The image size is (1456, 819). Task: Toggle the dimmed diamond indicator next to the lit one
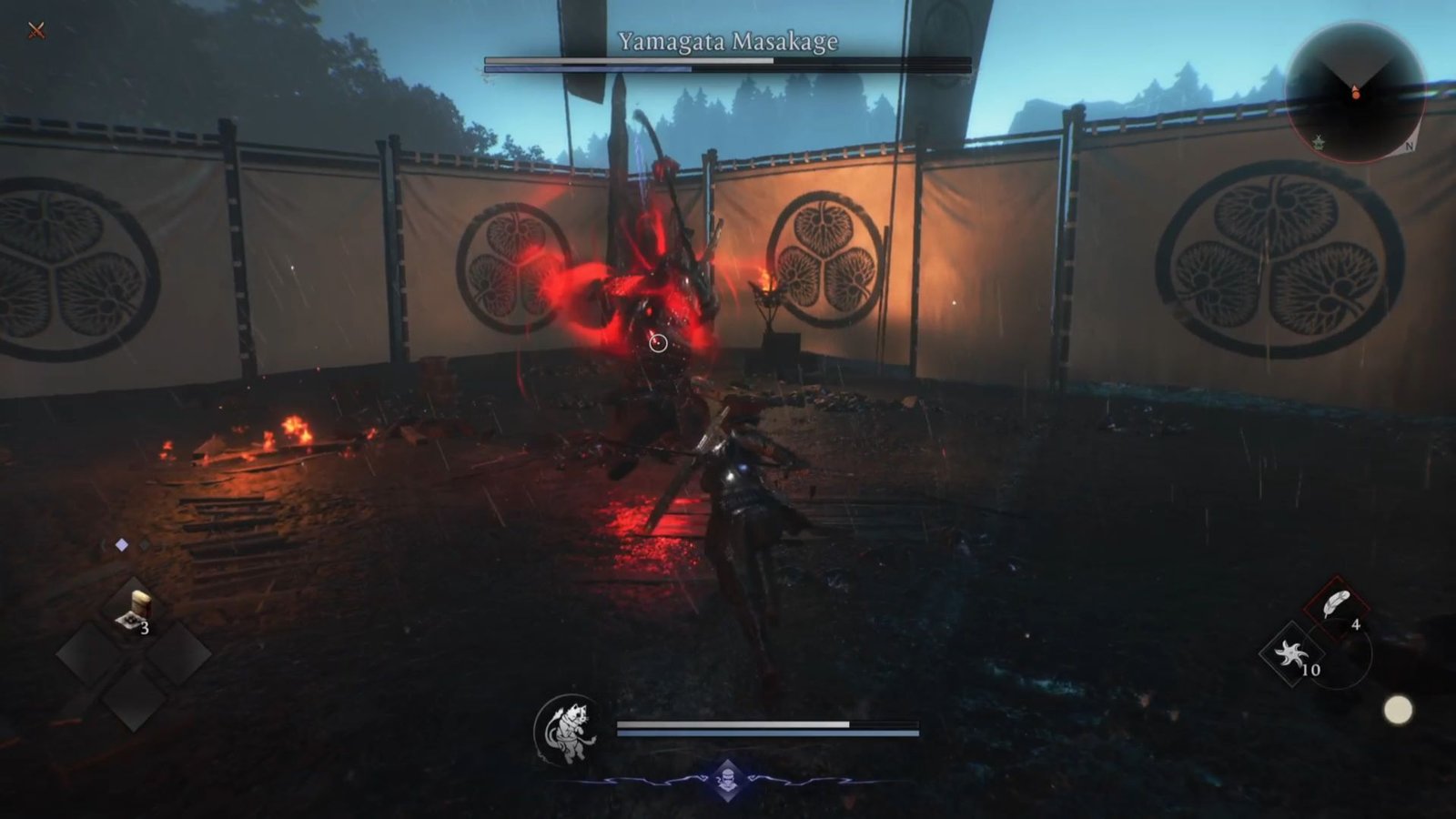pyautogui.click(x=144, y=544)
